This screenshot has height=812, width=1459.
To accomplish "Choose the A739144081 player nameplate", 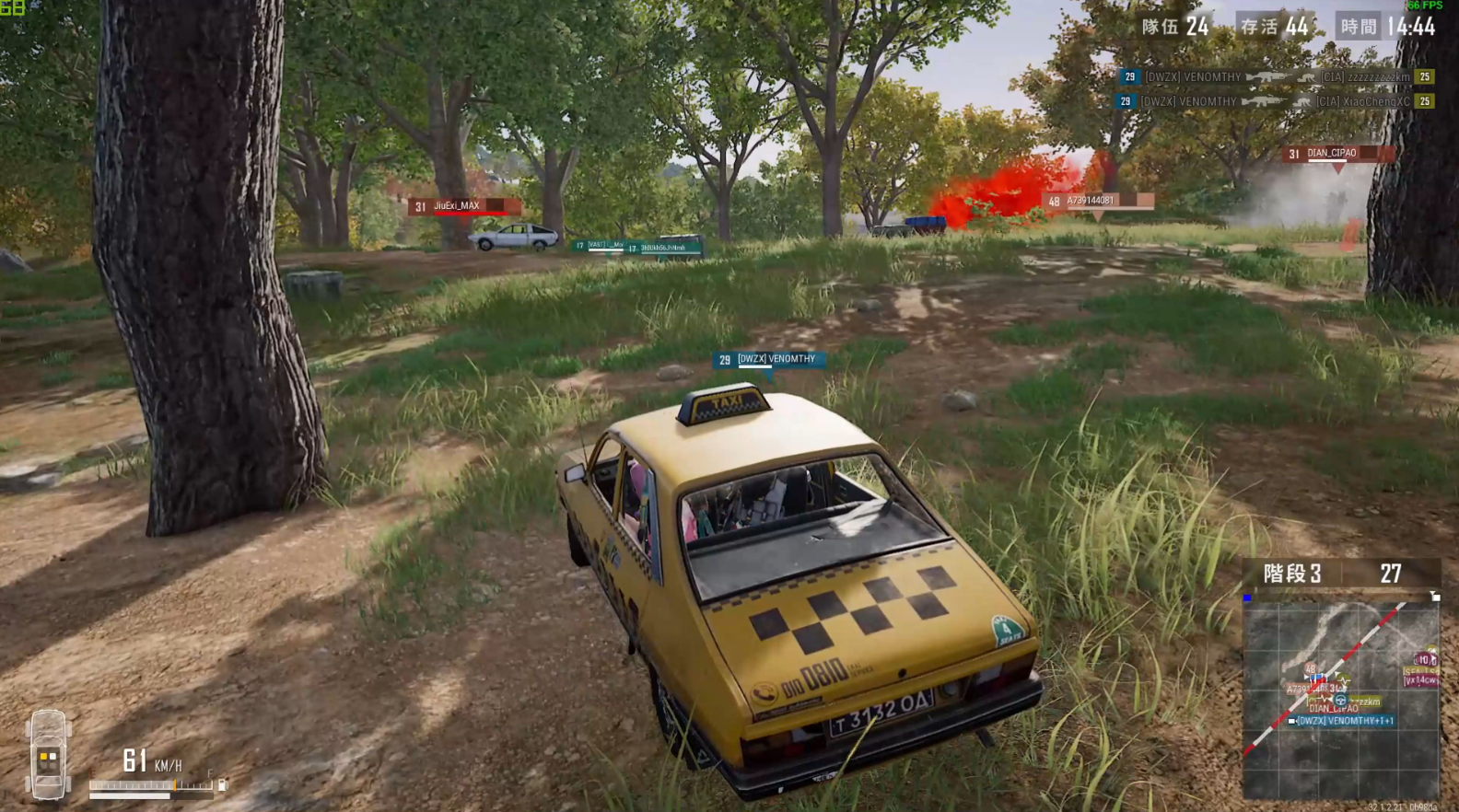I will click(1098, 201).
